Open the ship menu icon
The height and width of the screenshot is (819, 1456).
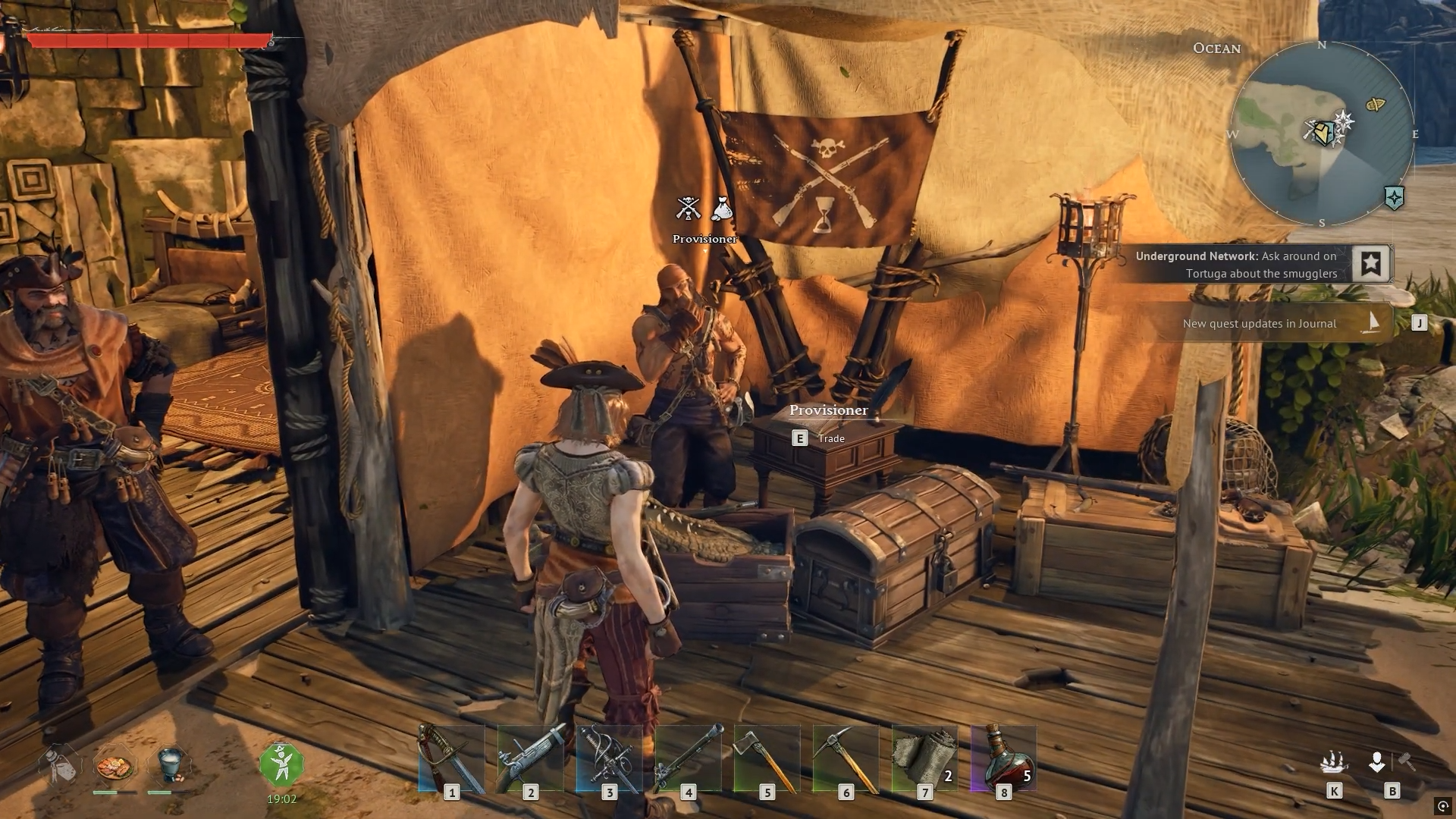[1333, 761]
